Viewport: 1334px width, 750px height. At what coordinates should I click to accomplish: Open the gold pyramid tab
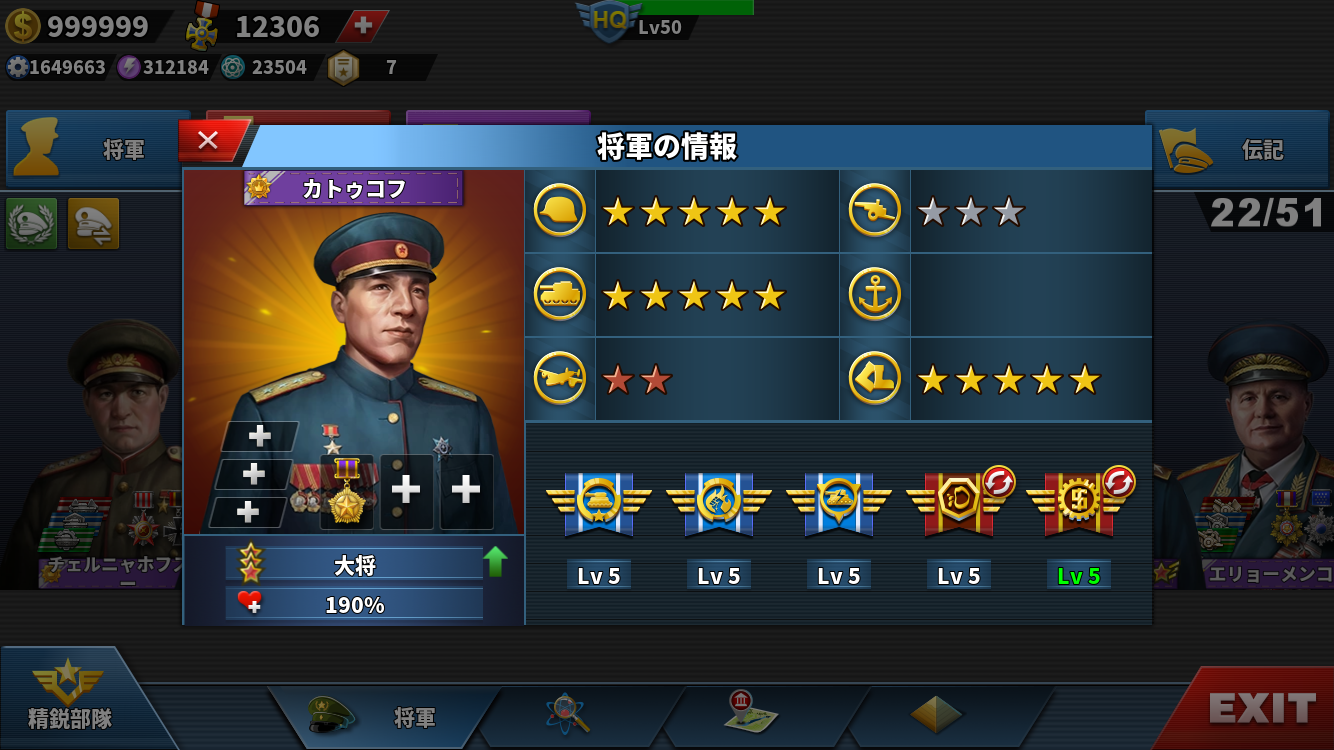click(x=936, y=715)
